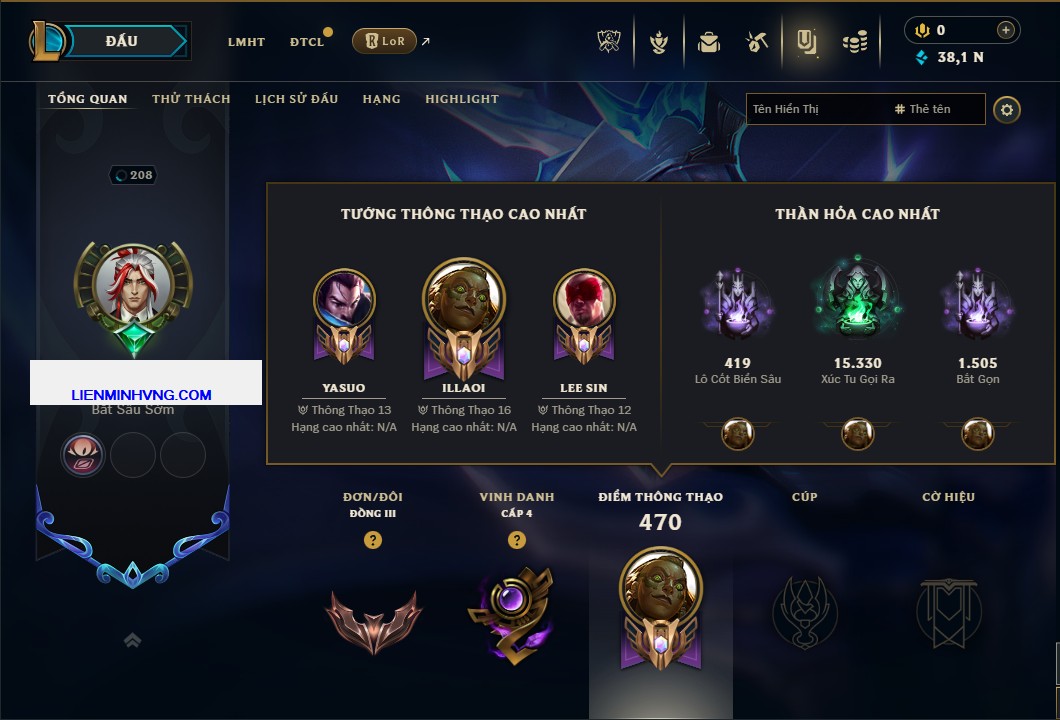Switch to the ĐTCL game tab
The height and width of the screenshot is (720, 1060).
click(306, 42)
